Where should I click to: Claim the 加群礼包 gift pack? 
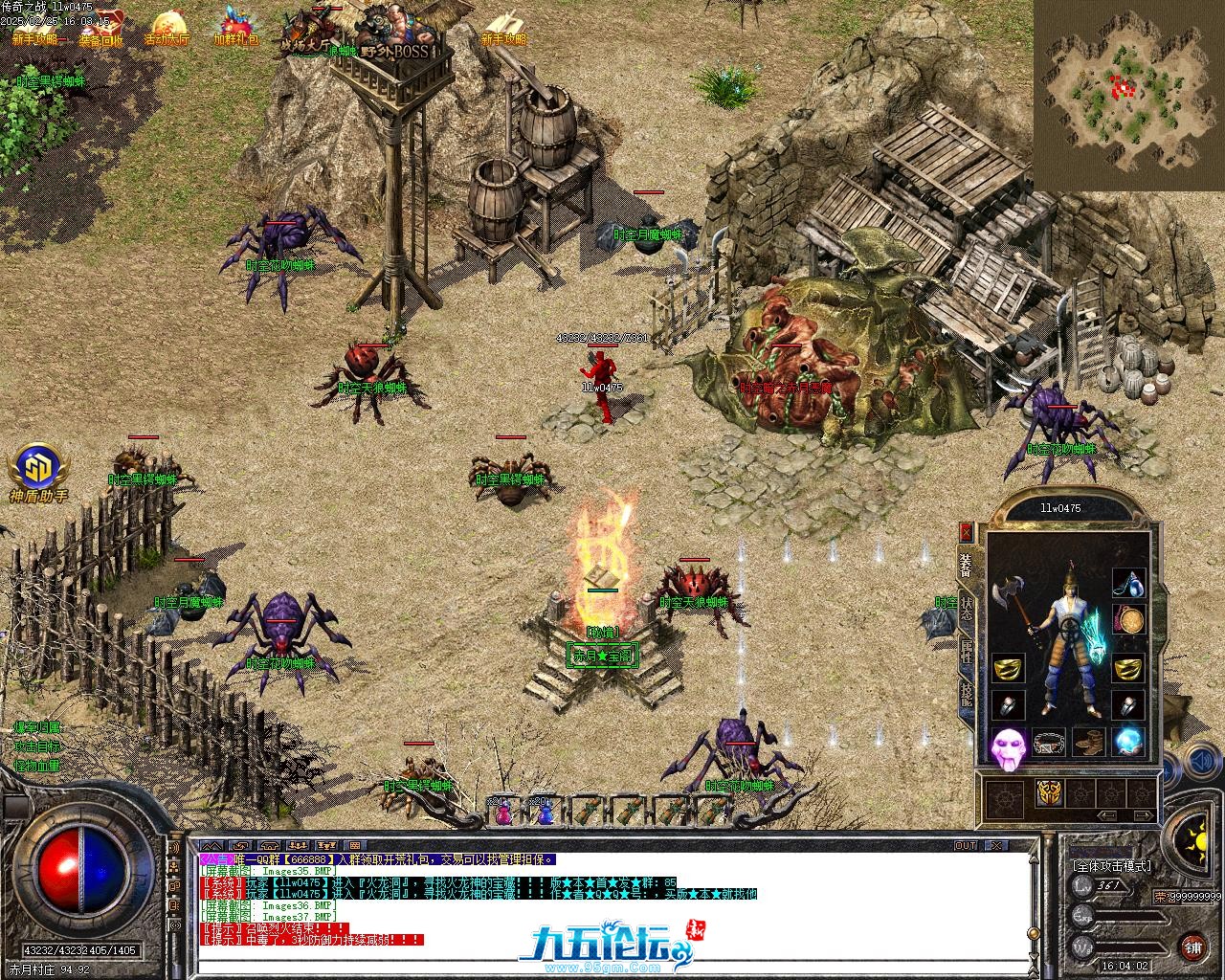pyautogui.click(x=235, y=27)
